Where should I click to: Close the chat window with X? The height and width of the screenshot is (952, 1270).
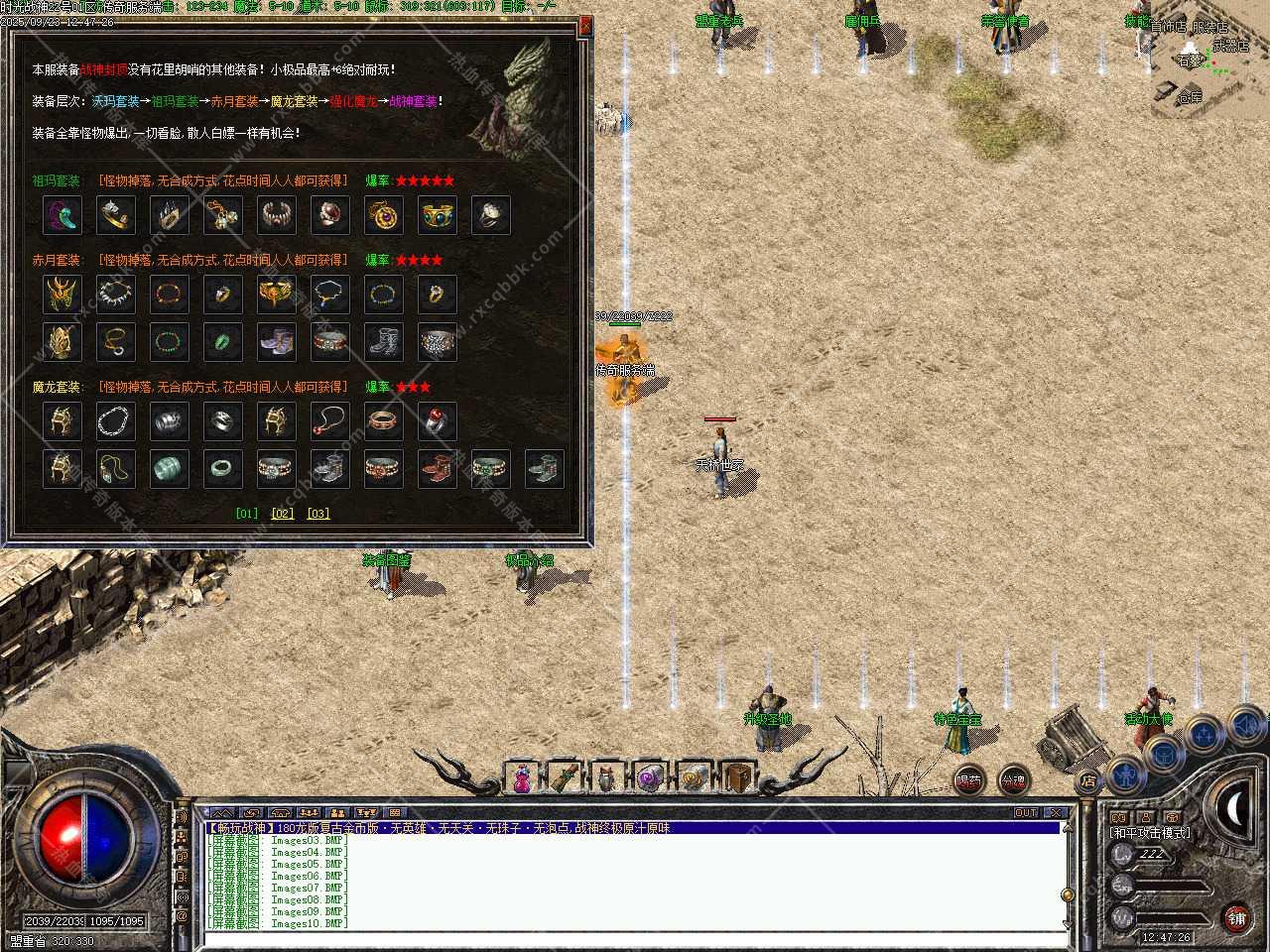tap(1056, 813)
